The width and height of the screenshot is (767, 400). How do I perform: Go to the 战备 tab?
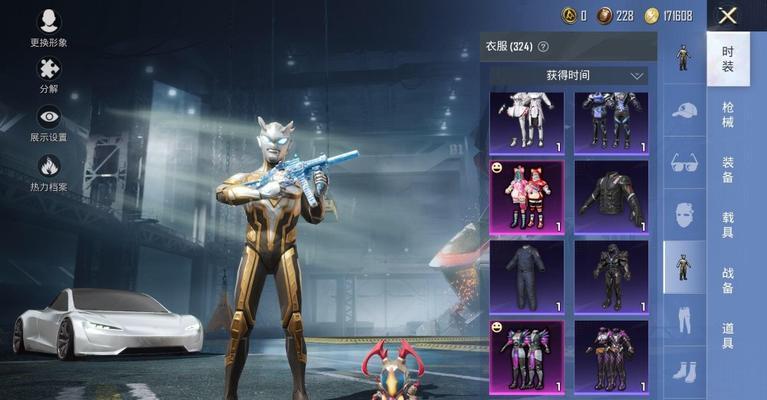click(728, 280)
